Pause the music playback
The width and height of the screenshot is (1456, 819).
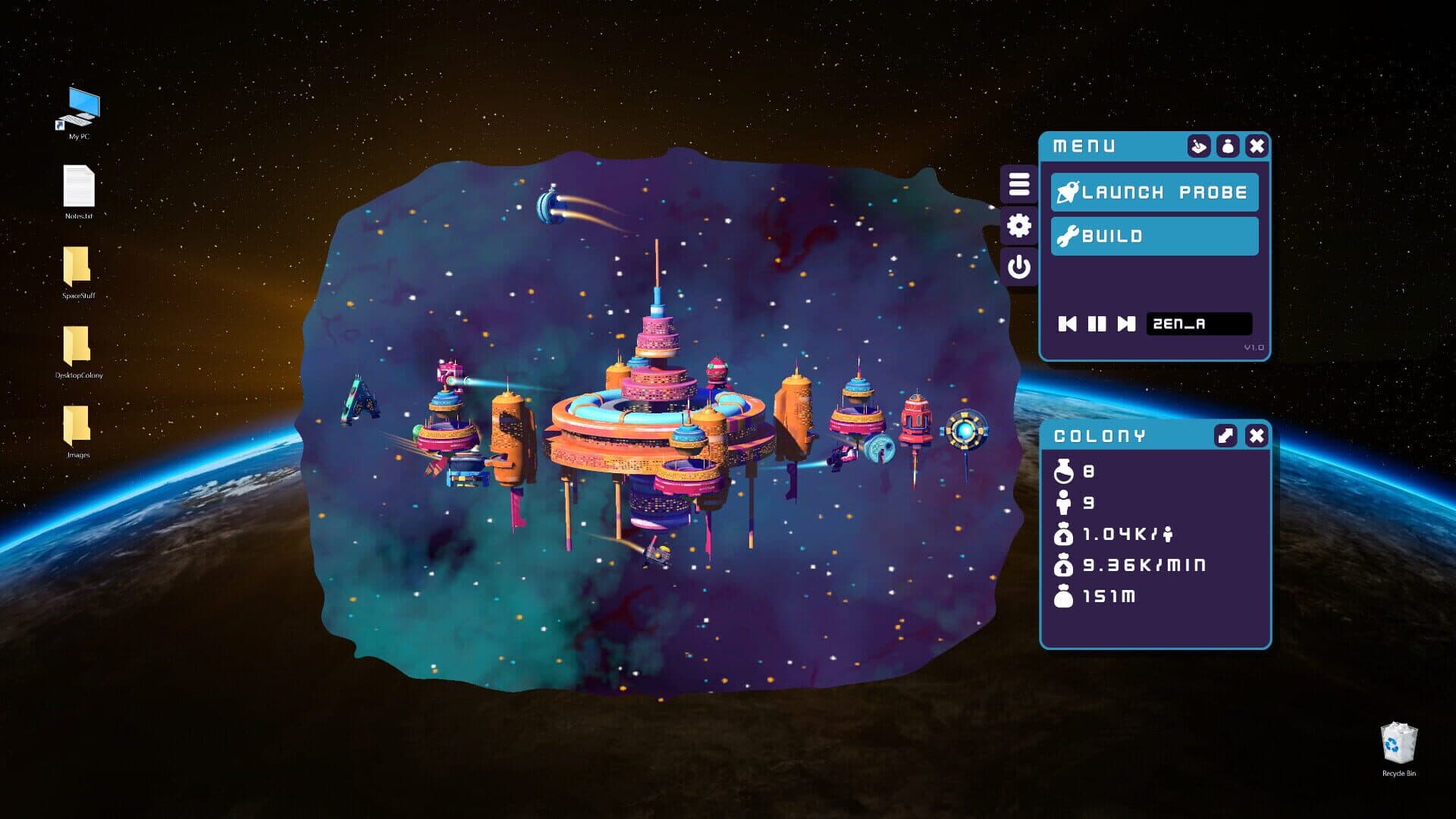click(1097, 324)
